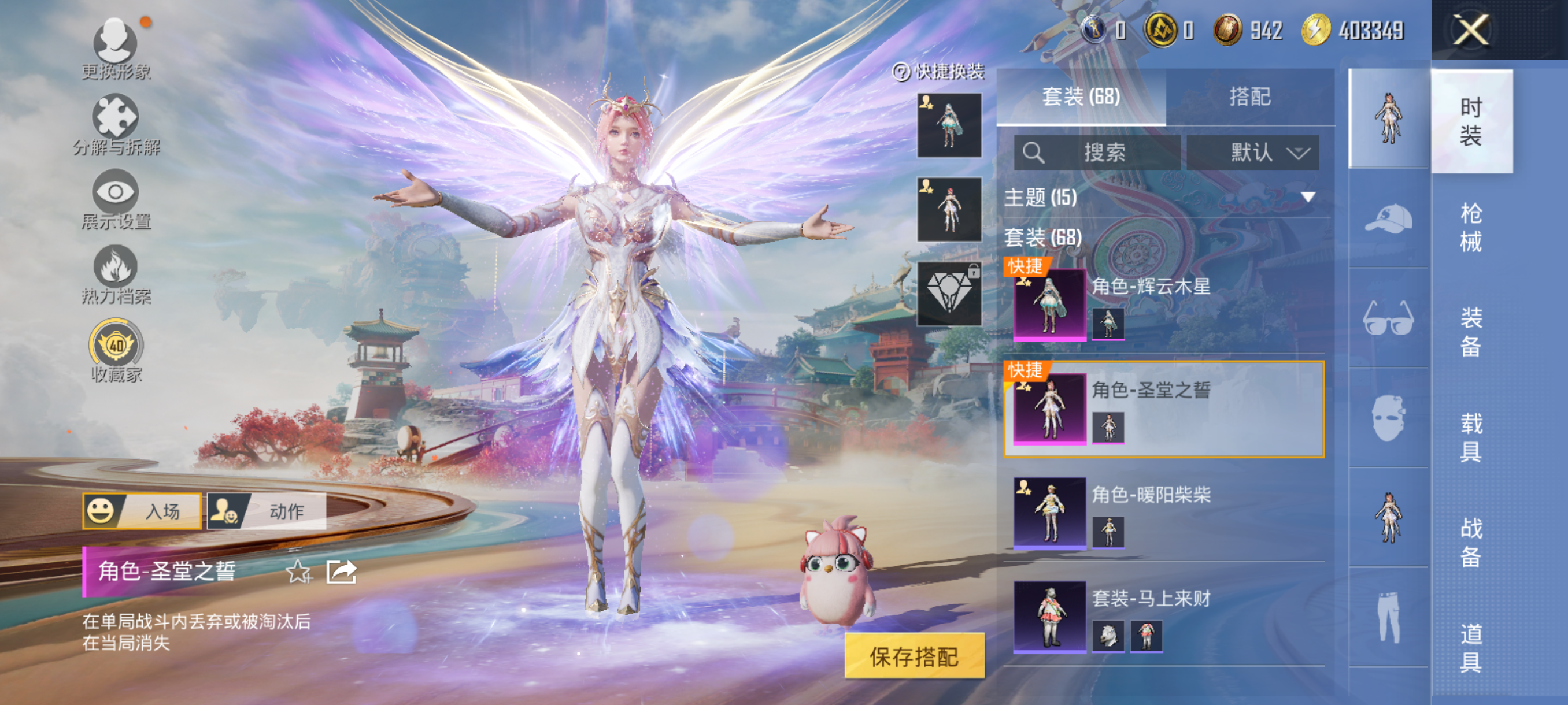This screenshot has height=705, width=1568.
Task: Switch to the 枪械 firearms category
Action: click(1471, 228)
